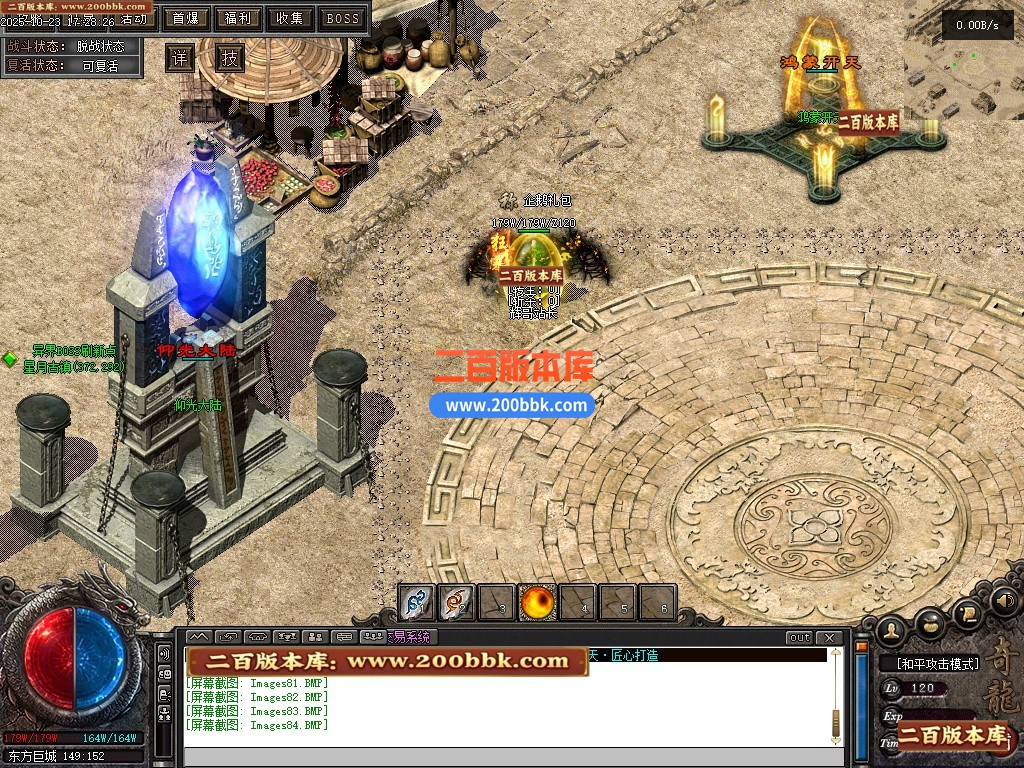Open the 收集 collection menu

coord(290,18)
